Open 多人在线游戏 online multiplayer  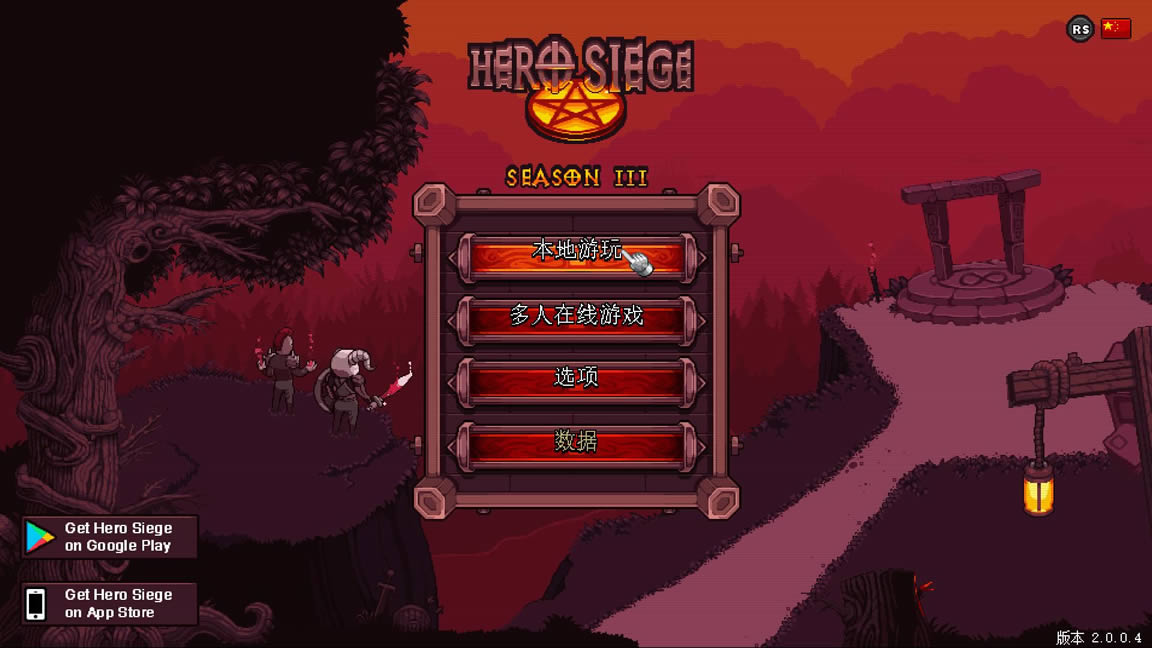coord(576,318)
